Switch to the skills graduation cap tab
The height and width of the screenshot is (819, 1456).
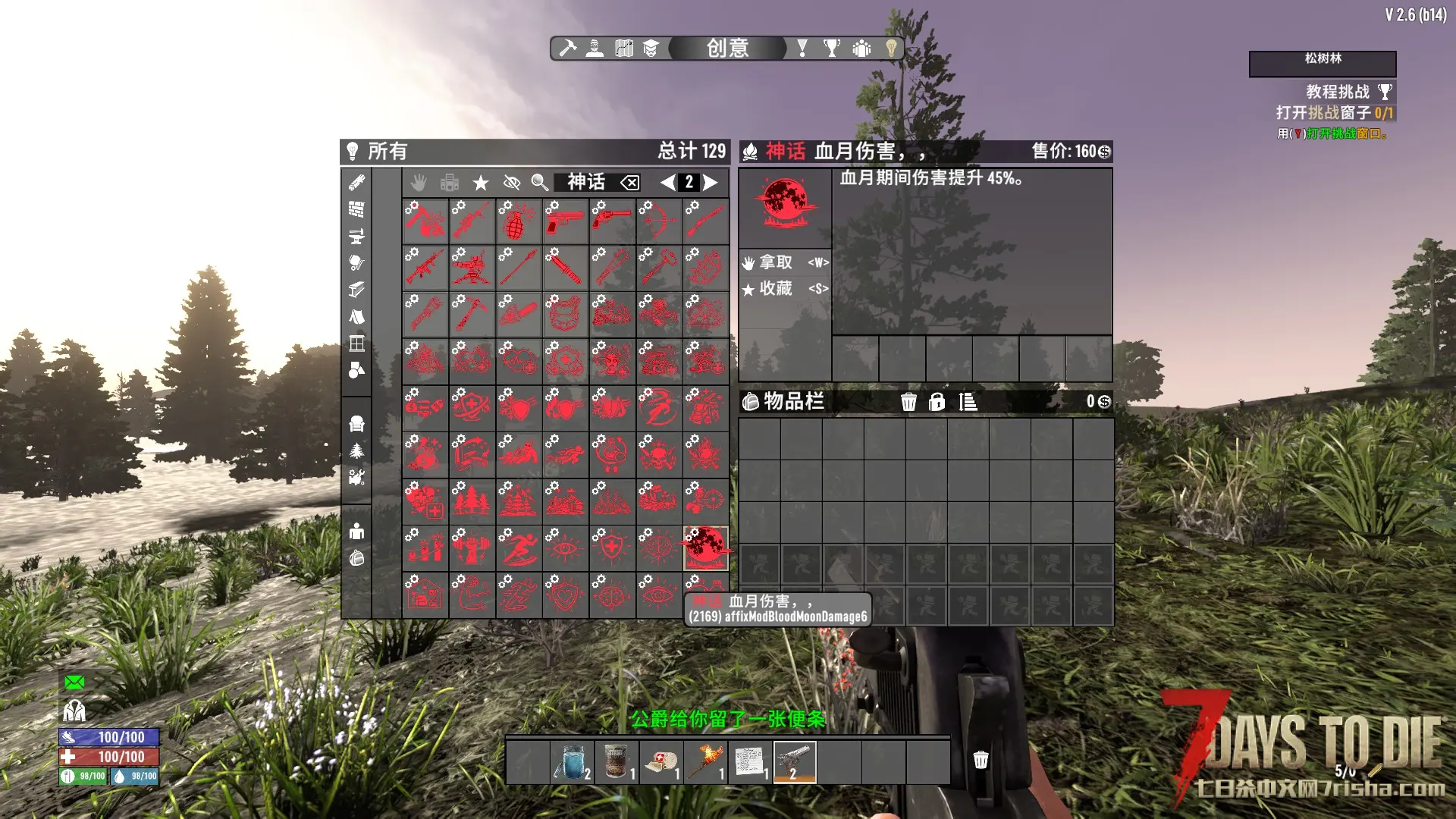tap(651, 49)
